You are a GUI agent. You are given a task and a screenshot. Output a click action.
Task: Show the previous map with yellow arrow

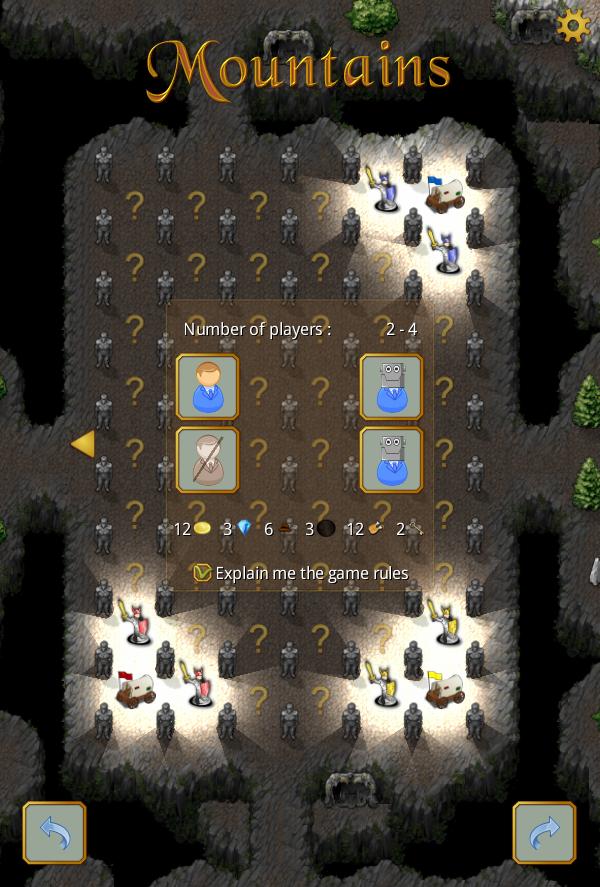[83, 443]
